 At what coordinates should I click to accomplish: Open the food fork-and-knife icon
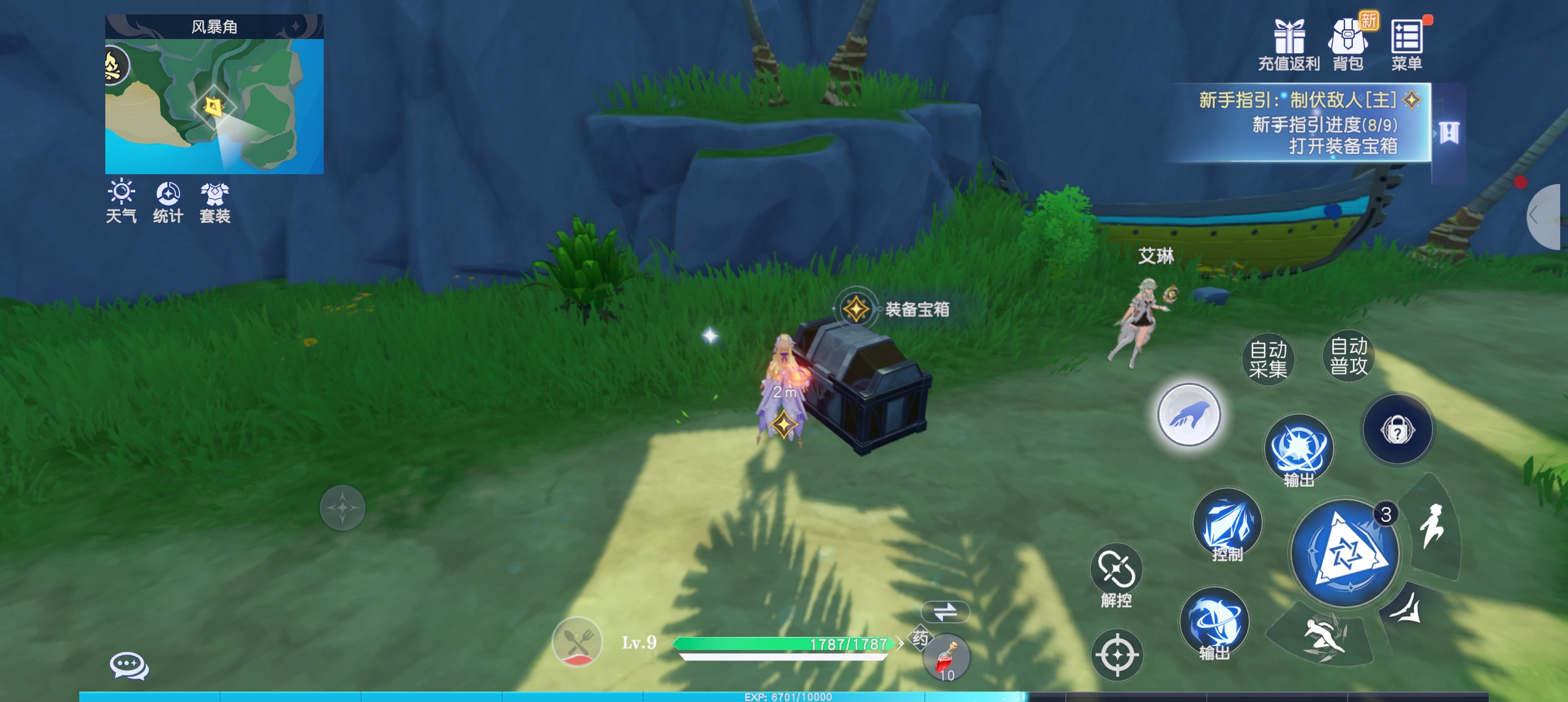pos(577,642)
